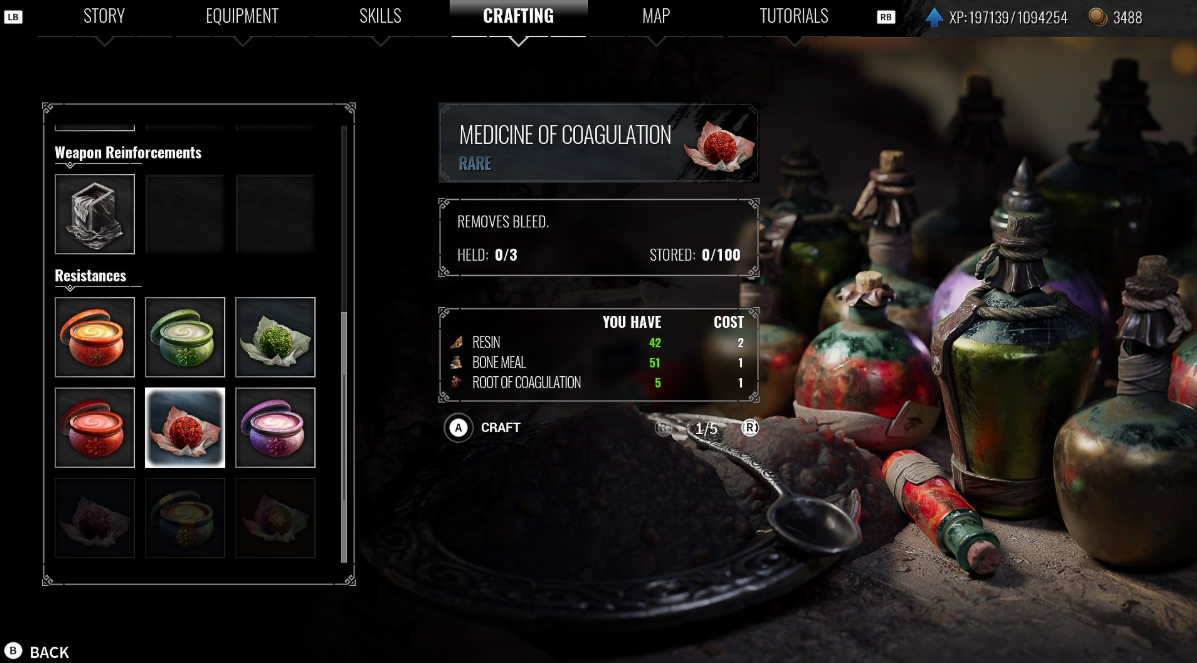Choose the red pot with pink ointment
Viewport: 1197px width, 663px height.
(x=95, y=427)
